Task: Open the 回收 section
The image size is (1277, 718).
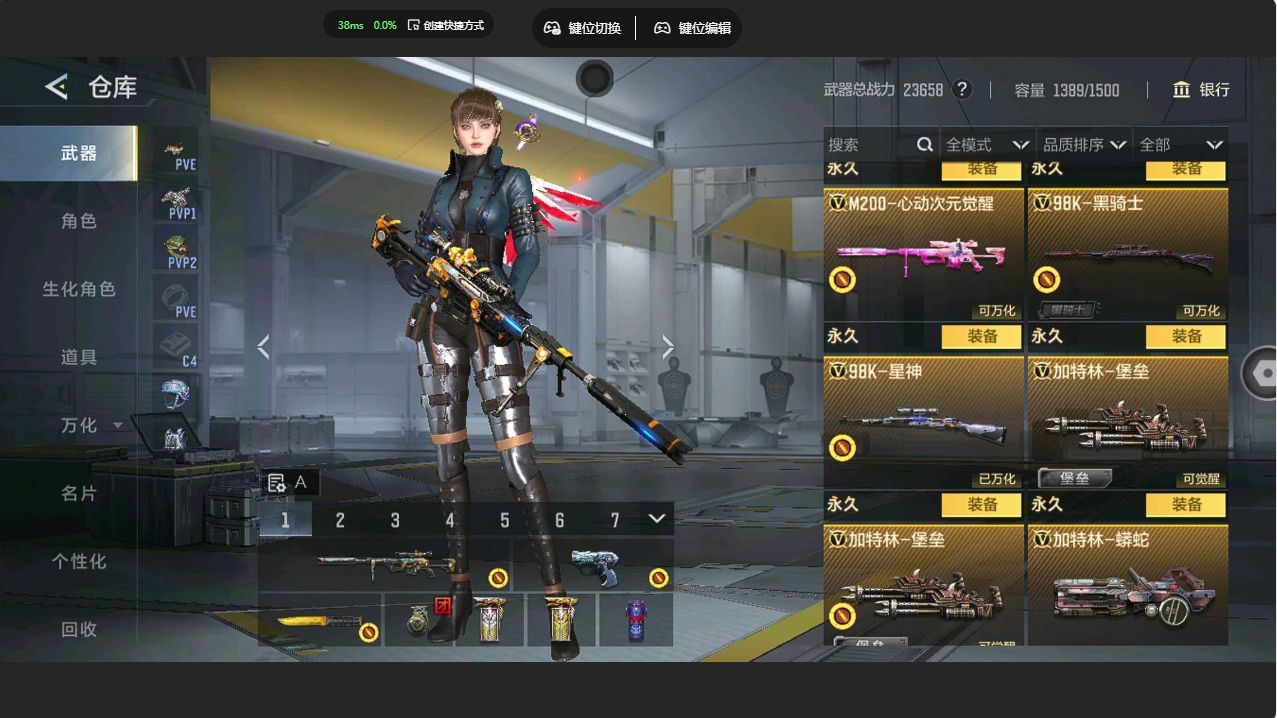Action: coord(79,629)
